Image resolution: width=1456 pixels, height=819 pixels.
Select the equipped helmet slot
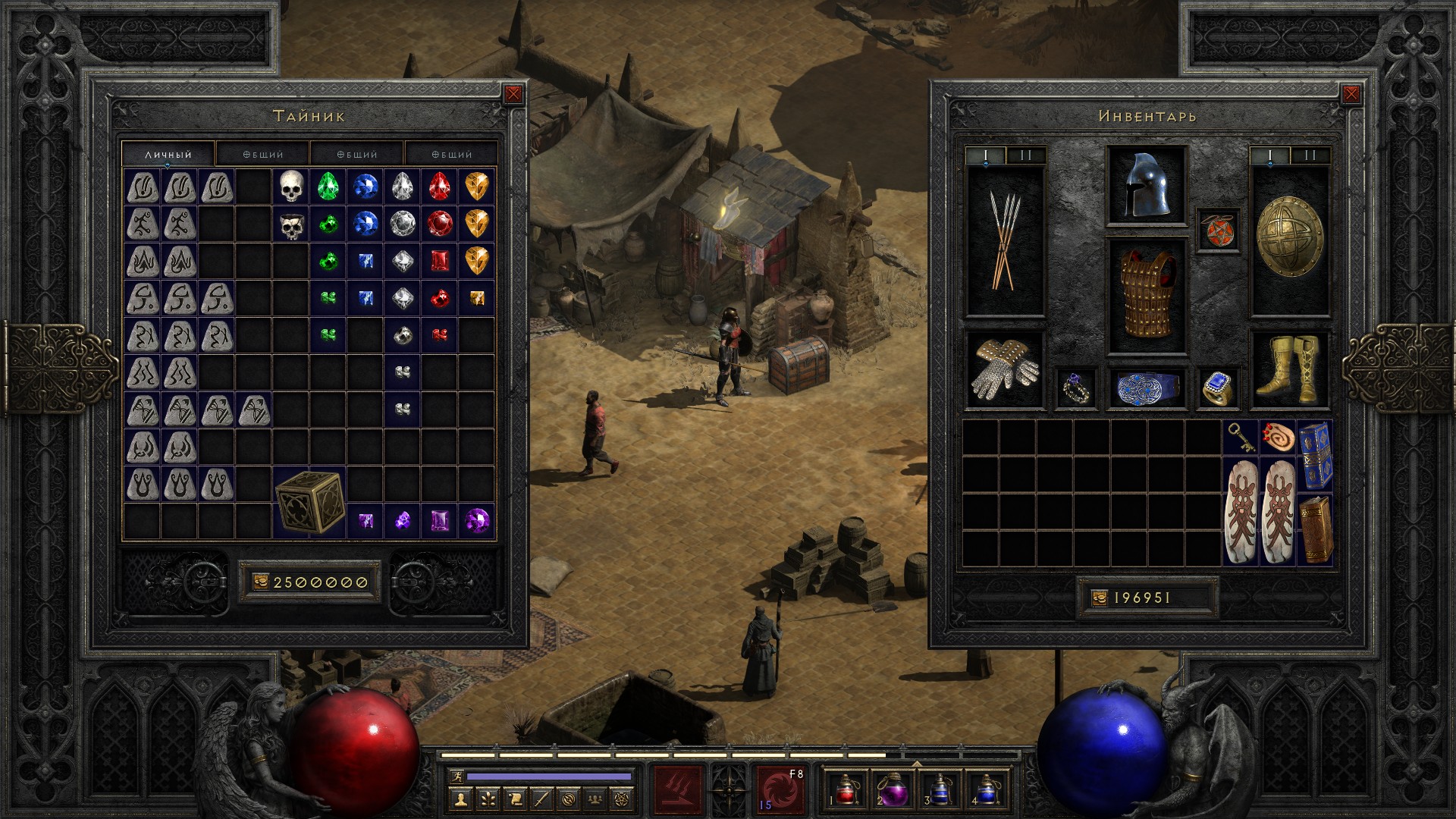click(x=1146, y=186)
